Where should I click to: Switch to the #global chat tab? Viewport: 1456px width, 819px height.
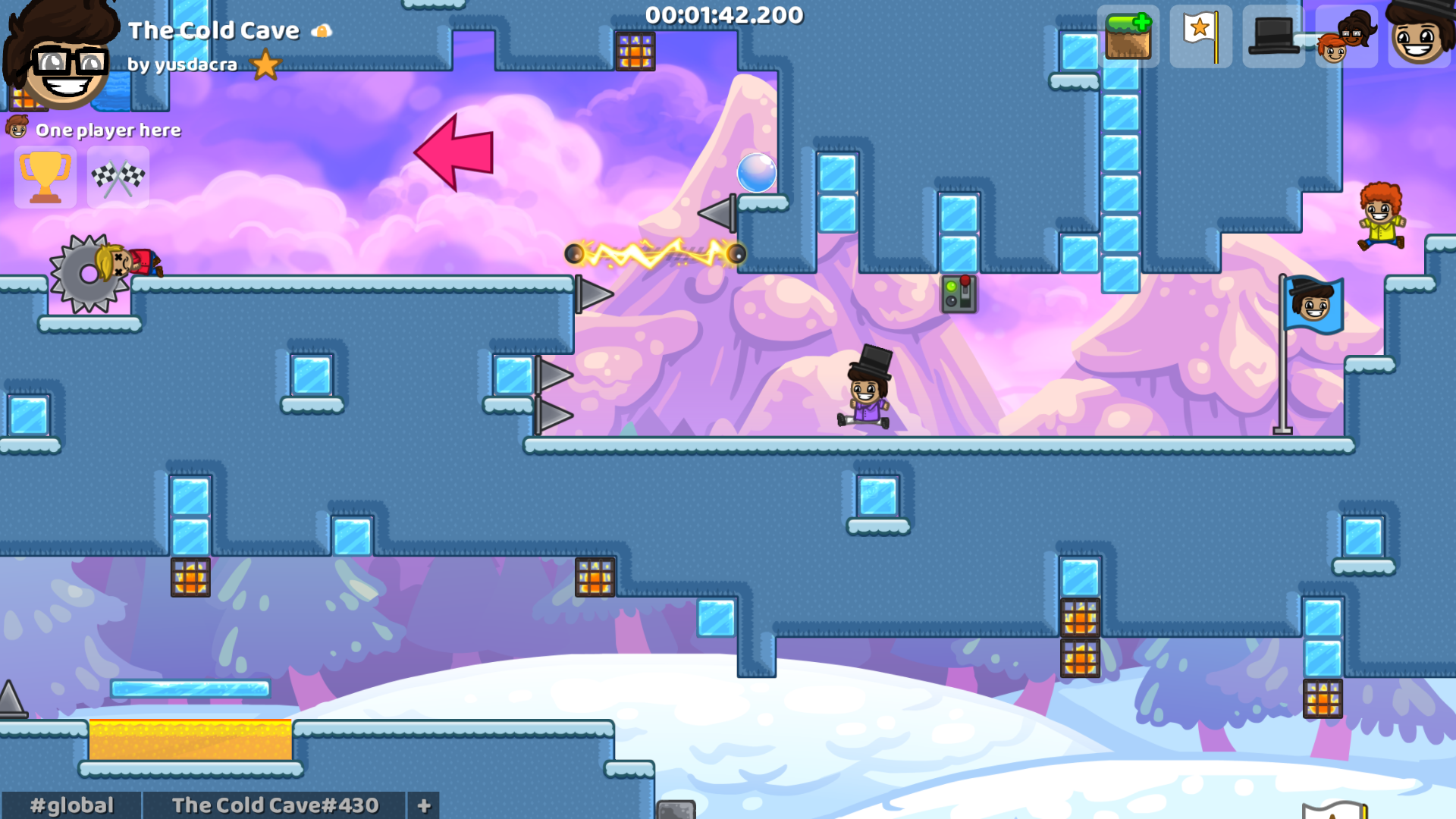tap(70, 806)
